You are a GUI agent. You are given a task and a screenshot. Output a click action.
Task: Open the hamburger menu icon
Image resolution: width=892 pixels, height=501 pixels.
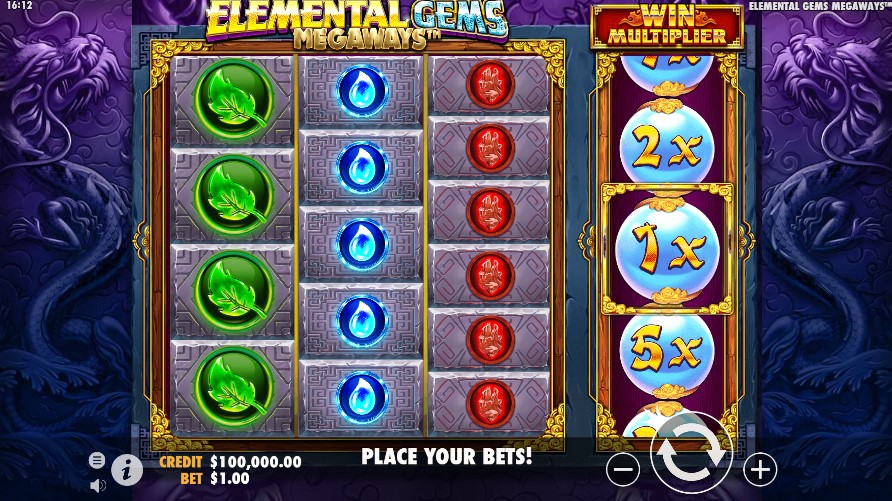point(97,460)
